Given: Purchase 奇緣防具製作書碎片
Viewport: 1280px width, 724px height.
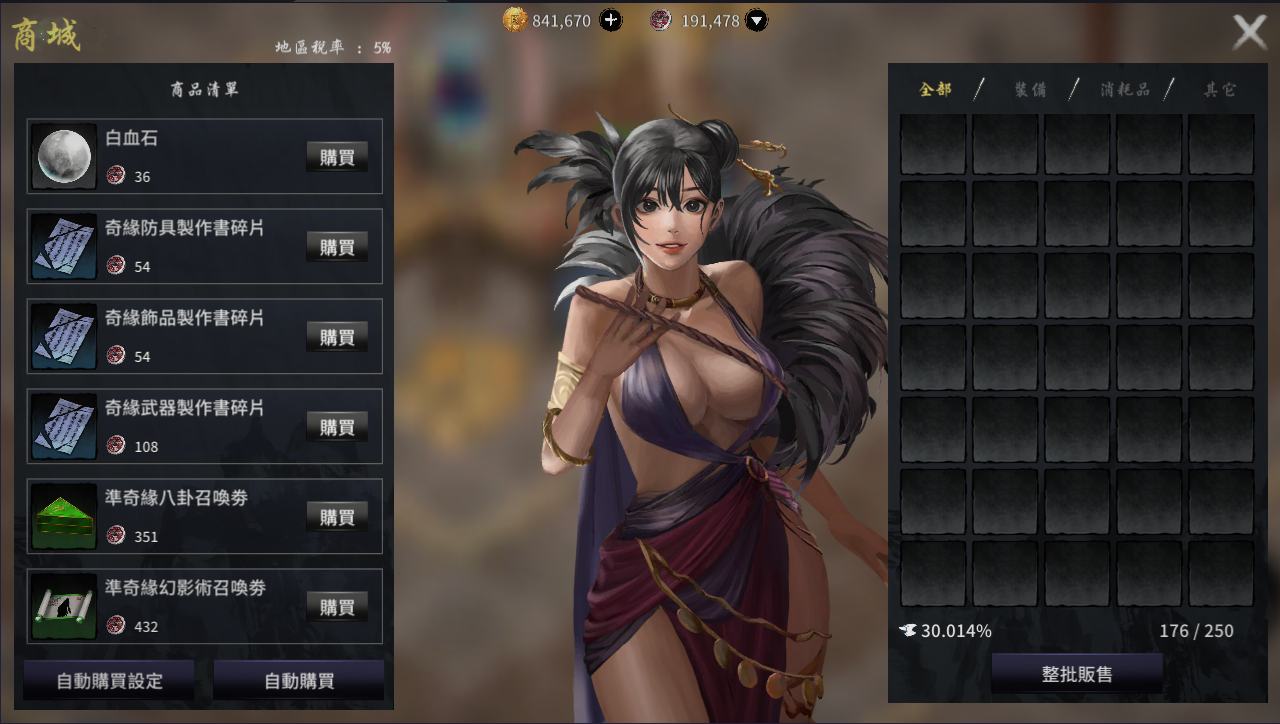Looking at the screenshot, I should 337,247.
